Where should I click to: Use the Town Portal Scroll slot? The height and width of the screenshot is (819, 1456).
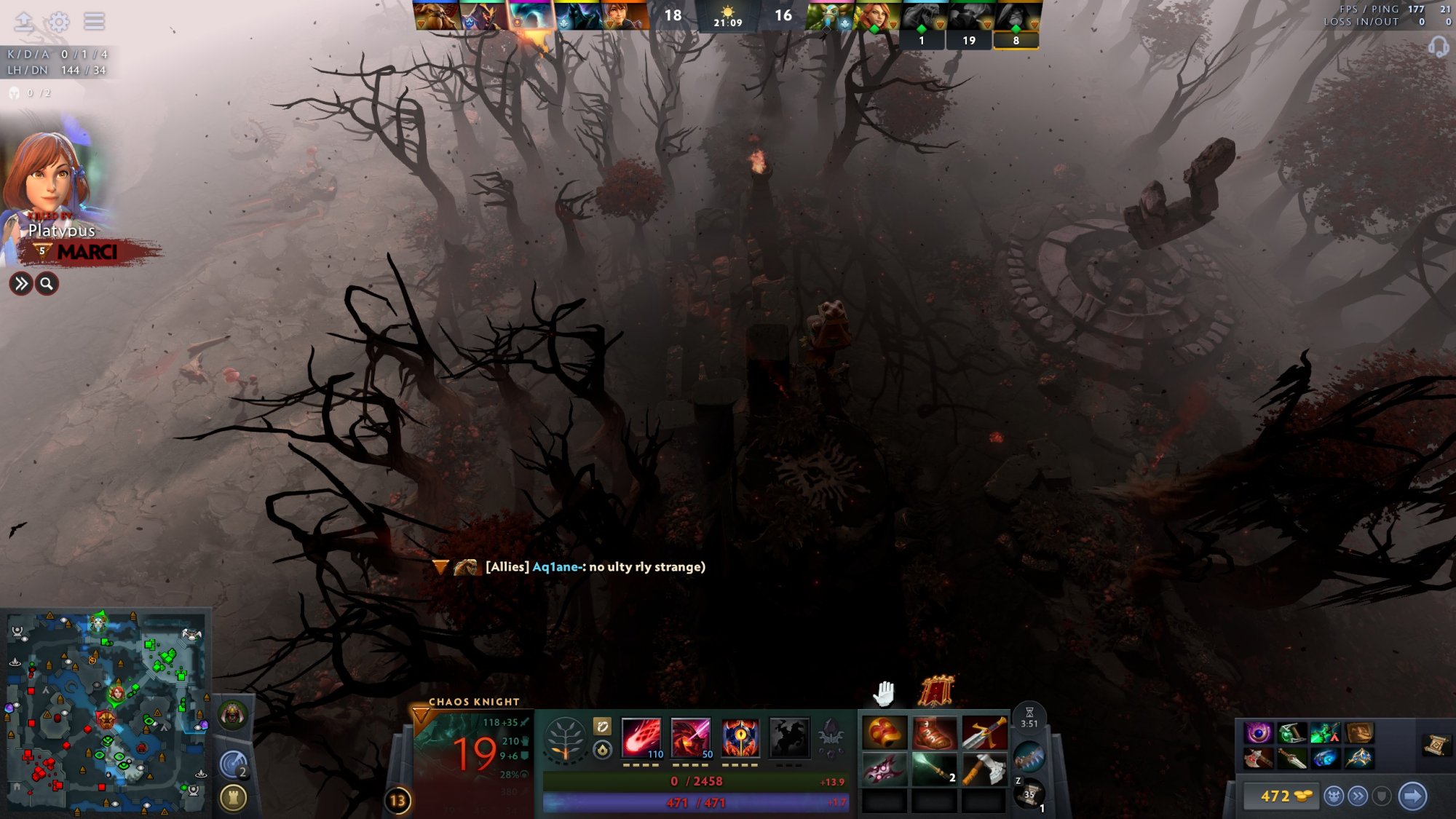coord(1029,794)
